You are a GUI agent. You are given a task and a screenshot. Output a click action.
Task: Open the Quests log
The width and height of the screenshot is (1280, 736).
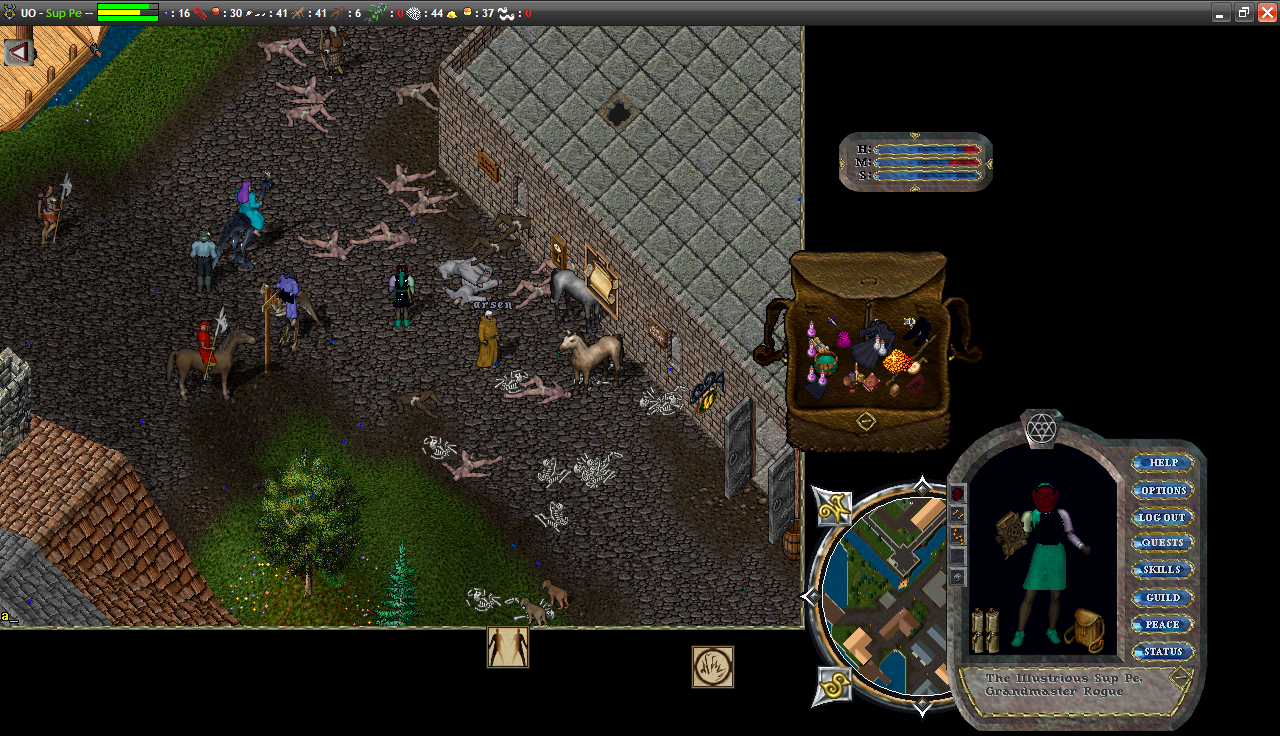[1163, 543]
